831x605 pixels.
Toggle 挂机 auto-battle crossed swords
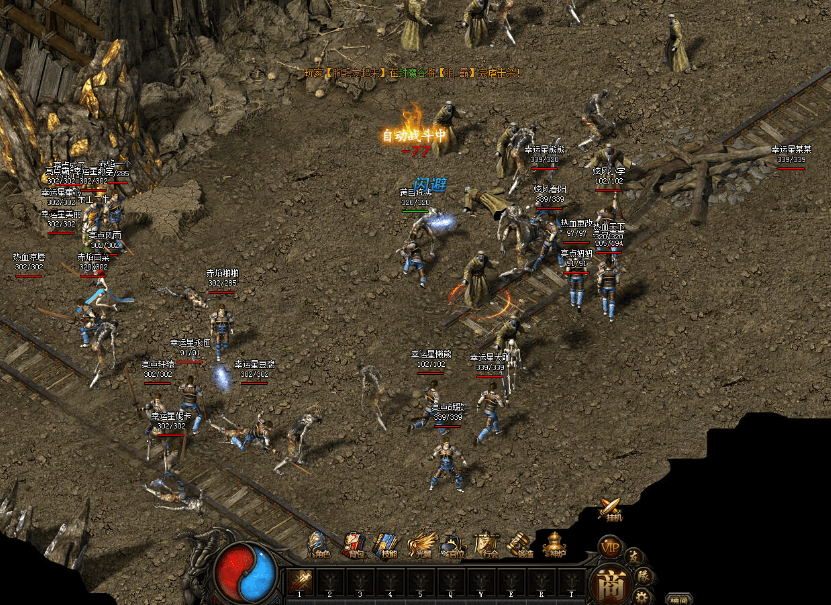click(610, 510)
